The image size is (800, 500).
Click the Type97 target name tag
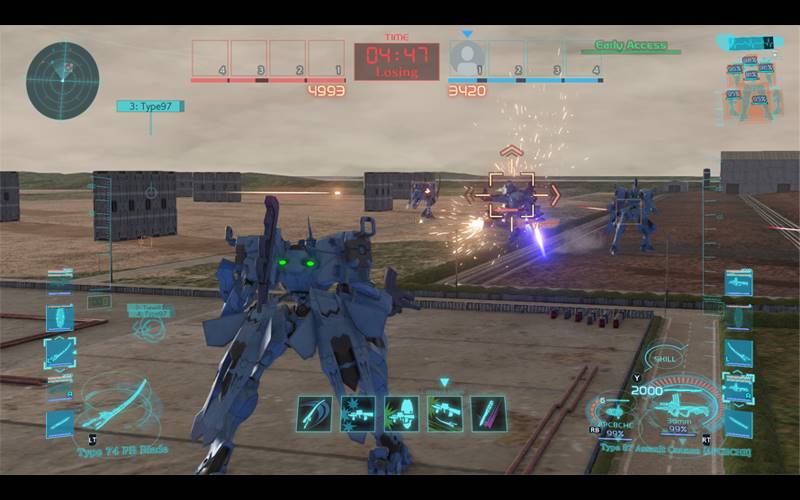click(150, 106)
